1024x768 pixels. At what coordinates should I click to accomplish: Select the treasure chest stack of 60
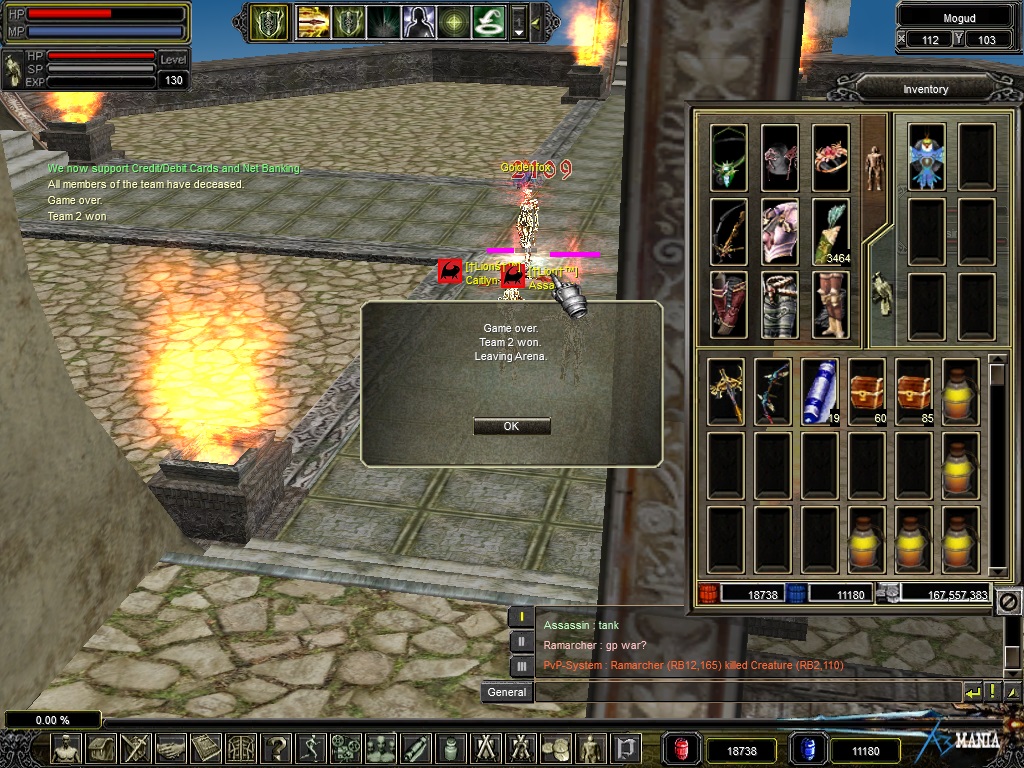pyautogui.click(x=867, y=392)
